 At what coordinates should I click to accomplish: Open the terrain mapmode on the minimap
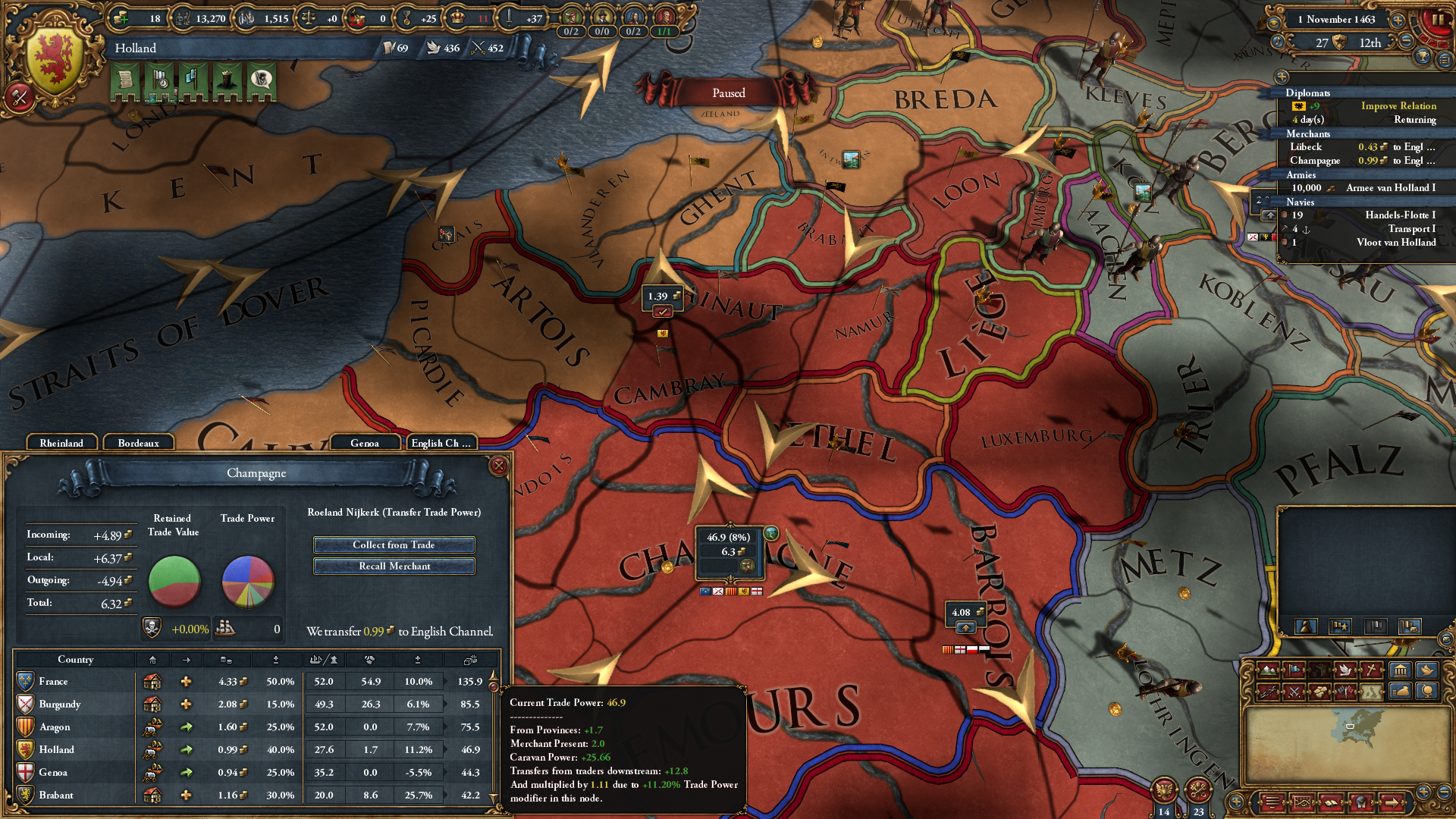pos(1269,668)
